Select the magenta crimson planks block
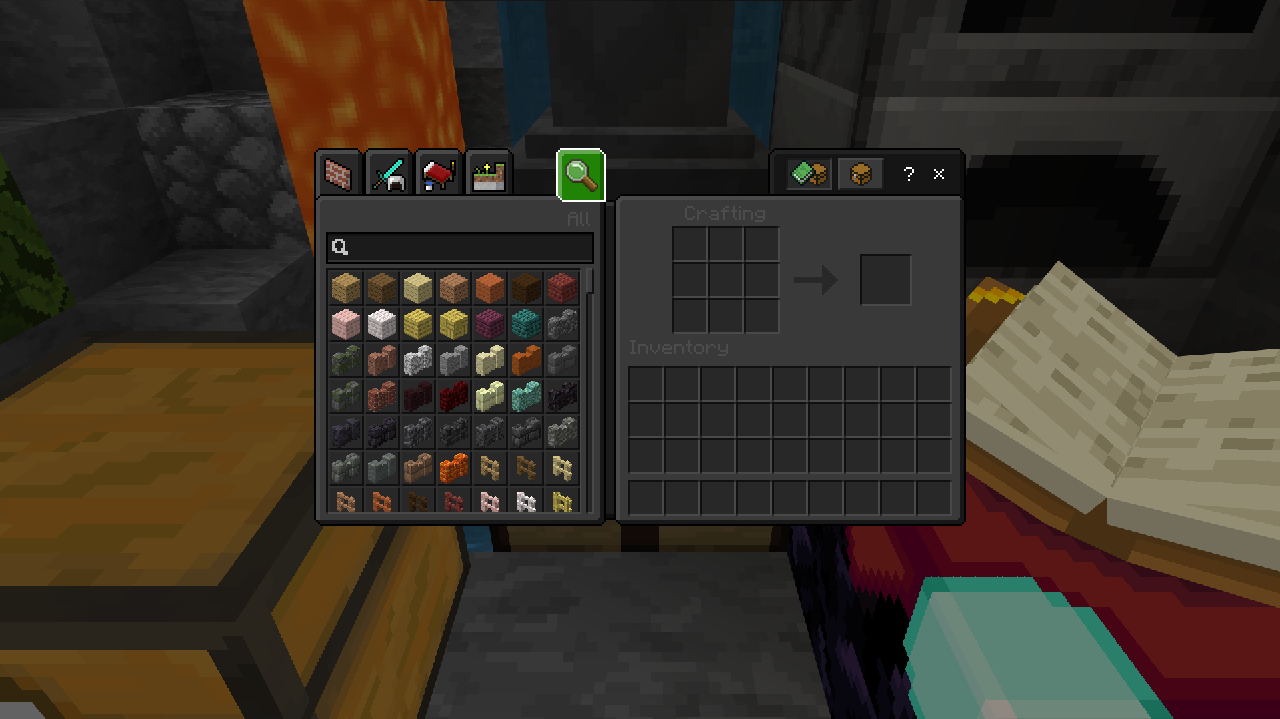The image size is (1280, 719). click(489, 323)
